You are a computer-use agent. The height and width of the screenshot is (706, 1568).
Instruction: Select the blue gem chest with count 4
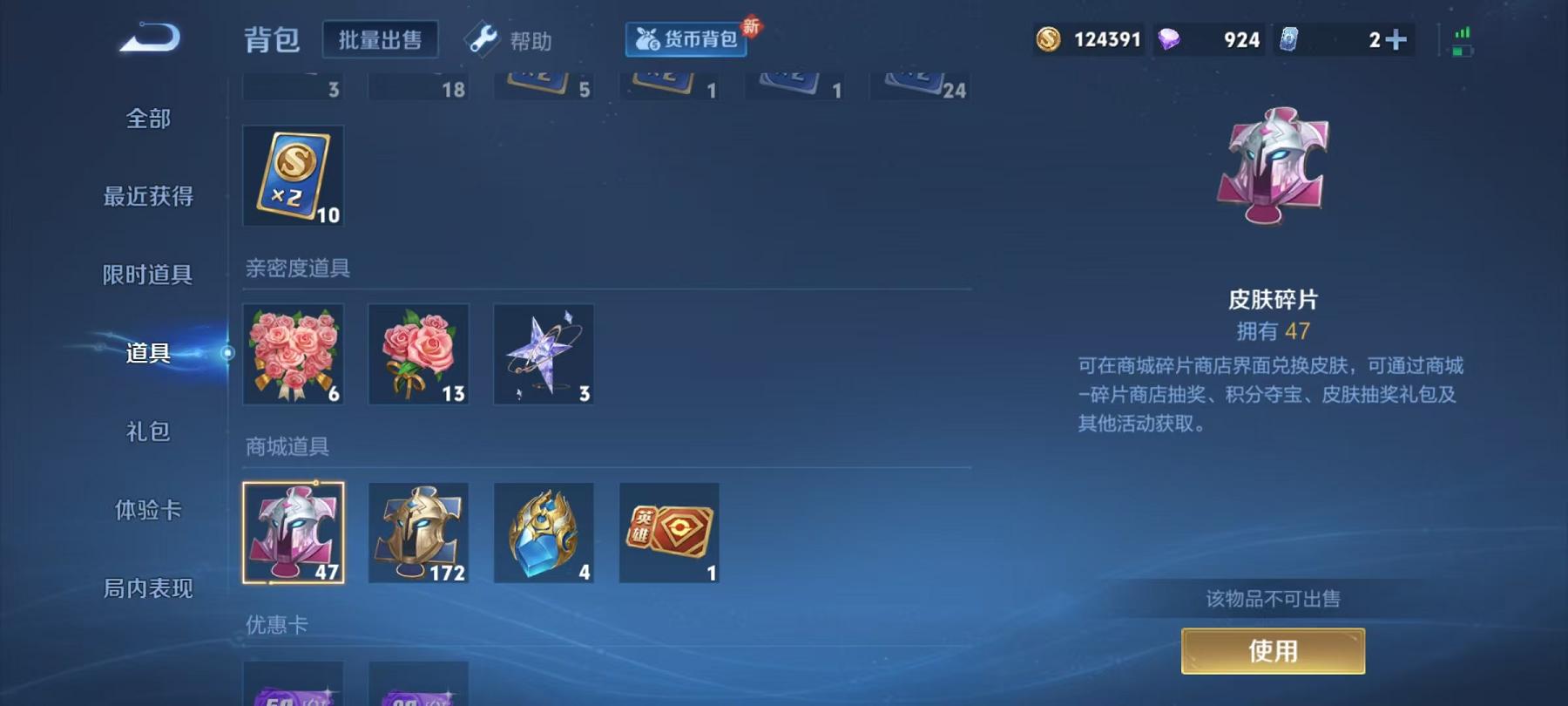[x=544, y=532]
